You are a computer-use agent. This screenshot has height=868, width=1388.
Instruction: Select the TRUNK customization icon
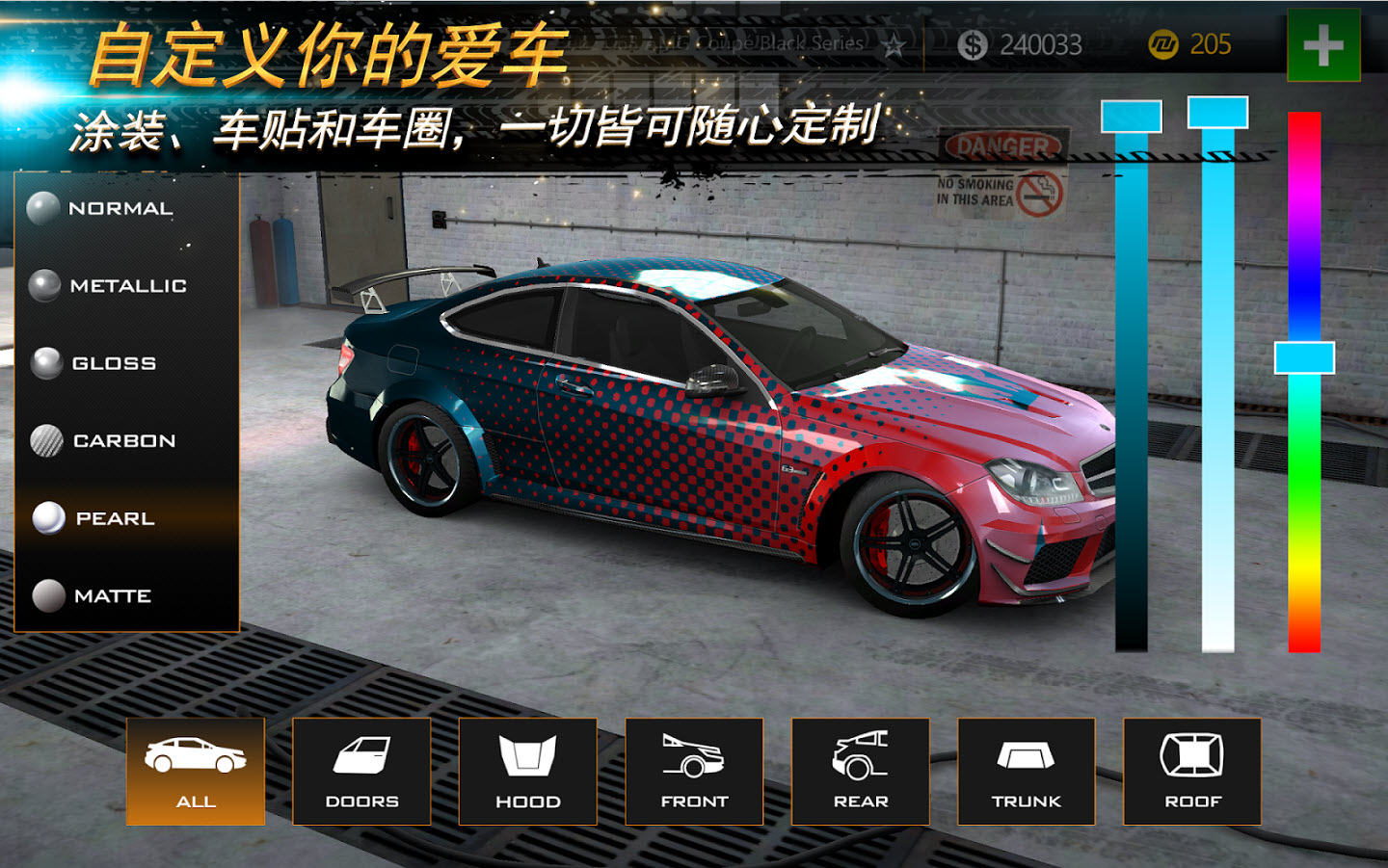[x=1028, y=771]
